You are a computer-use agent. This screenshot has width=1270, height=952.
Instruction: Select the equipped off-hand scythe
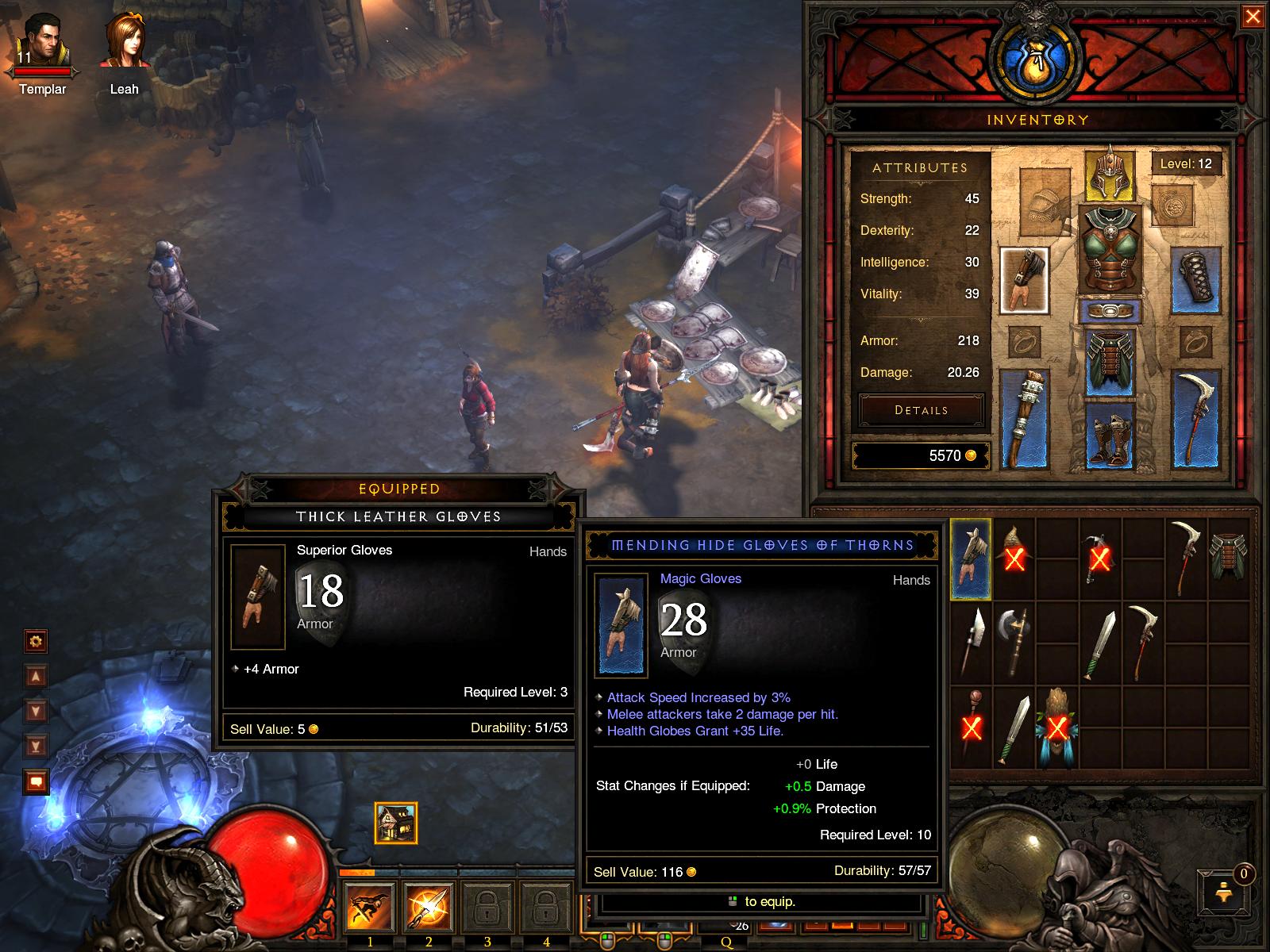tap(1195, 418)
